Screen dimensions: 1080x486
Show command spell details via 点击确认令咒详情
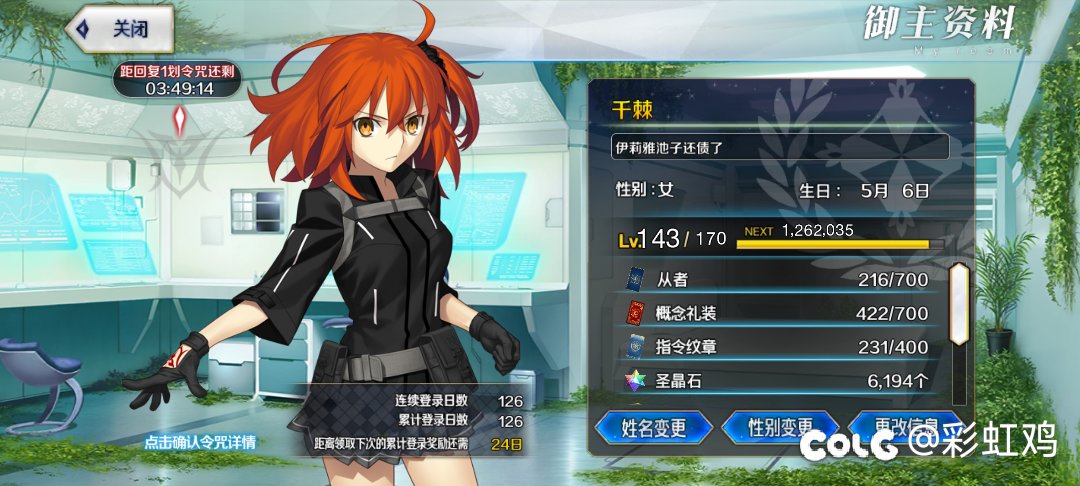(200, 442)
